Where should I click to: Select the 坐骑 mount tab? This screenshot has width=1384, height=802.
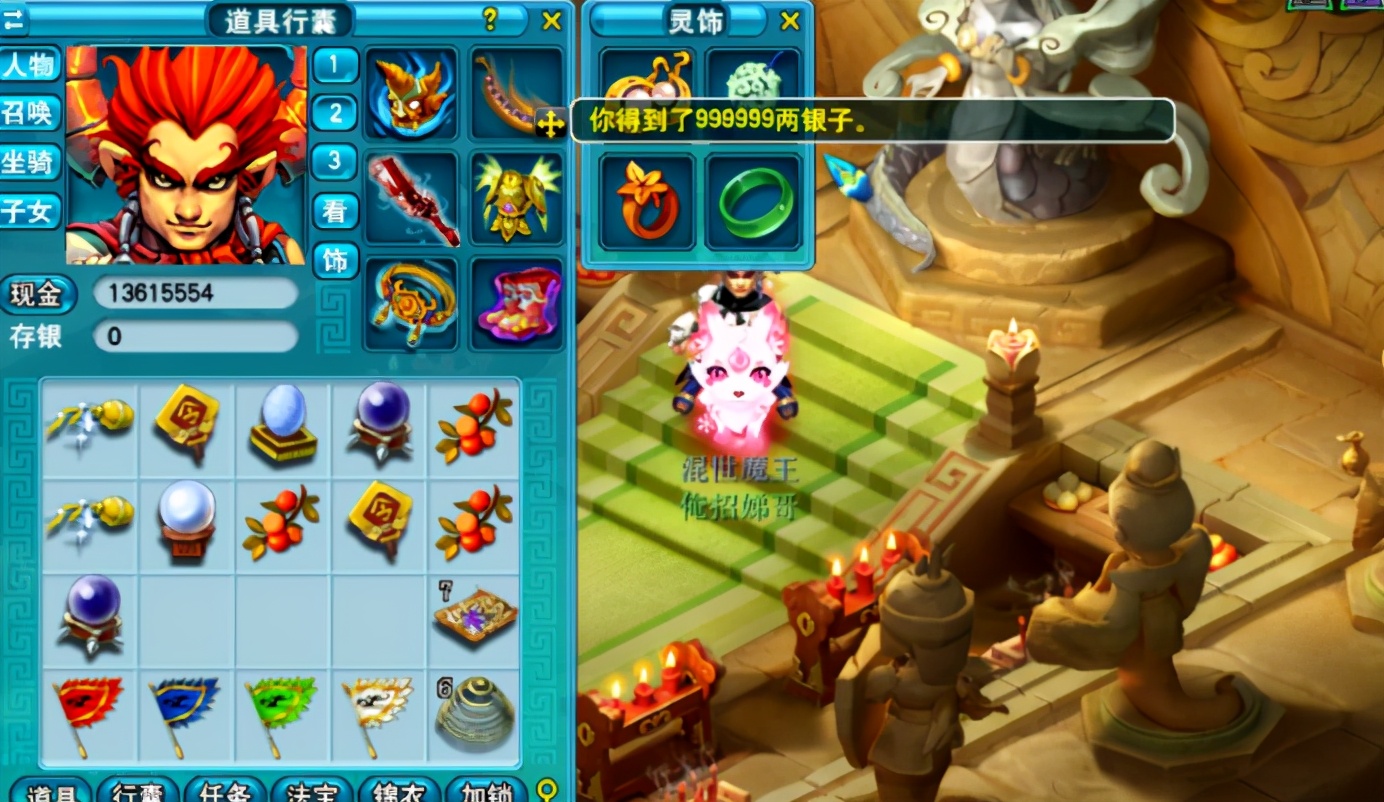29,162
